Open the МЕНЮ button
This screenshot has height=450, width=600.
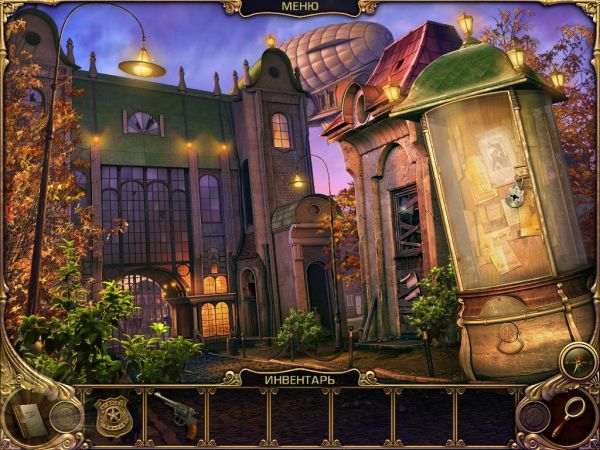pos(299,9)
